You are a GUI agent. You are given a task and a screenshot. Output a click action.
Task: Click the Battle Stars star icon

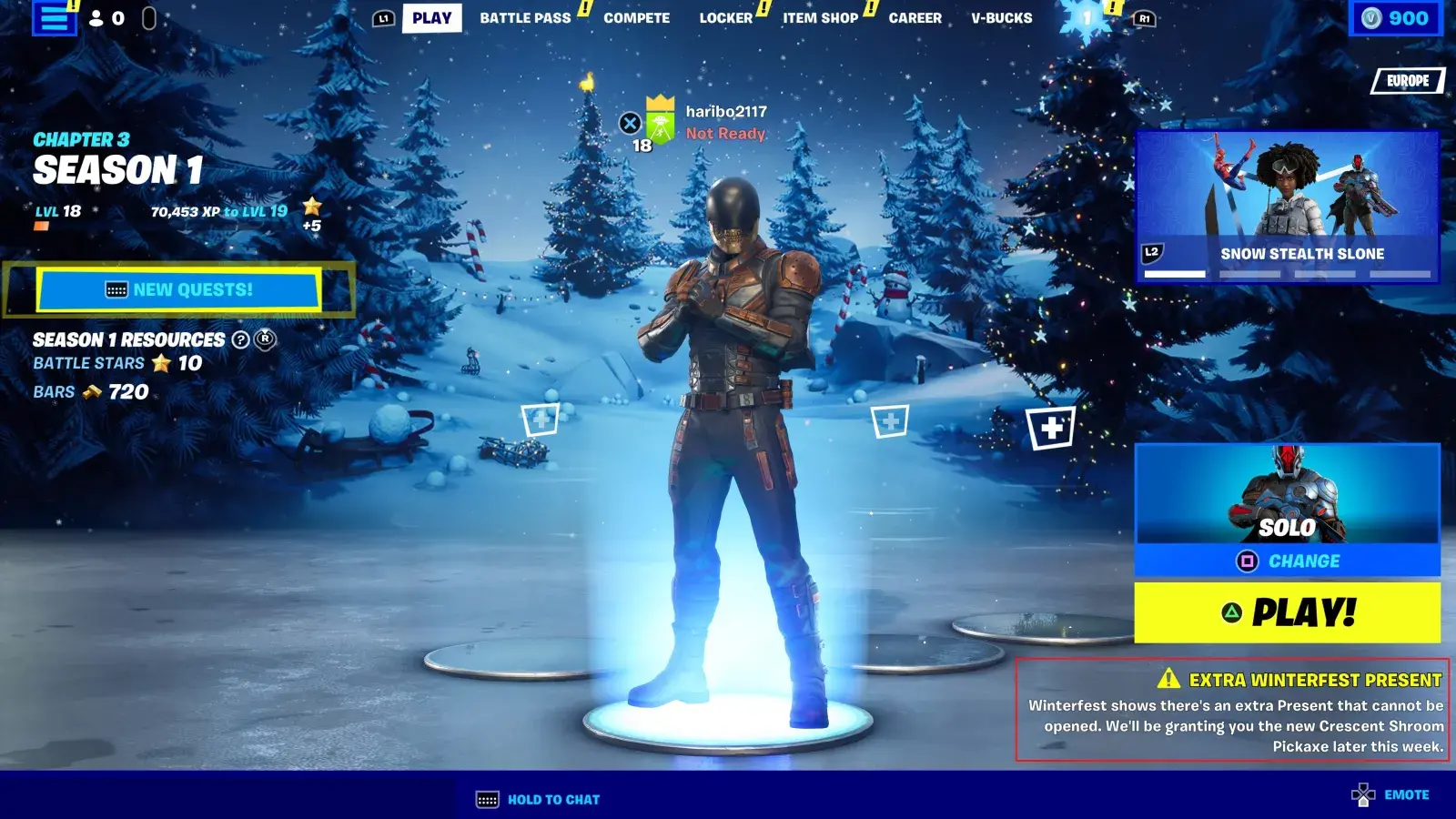(162, 362)
